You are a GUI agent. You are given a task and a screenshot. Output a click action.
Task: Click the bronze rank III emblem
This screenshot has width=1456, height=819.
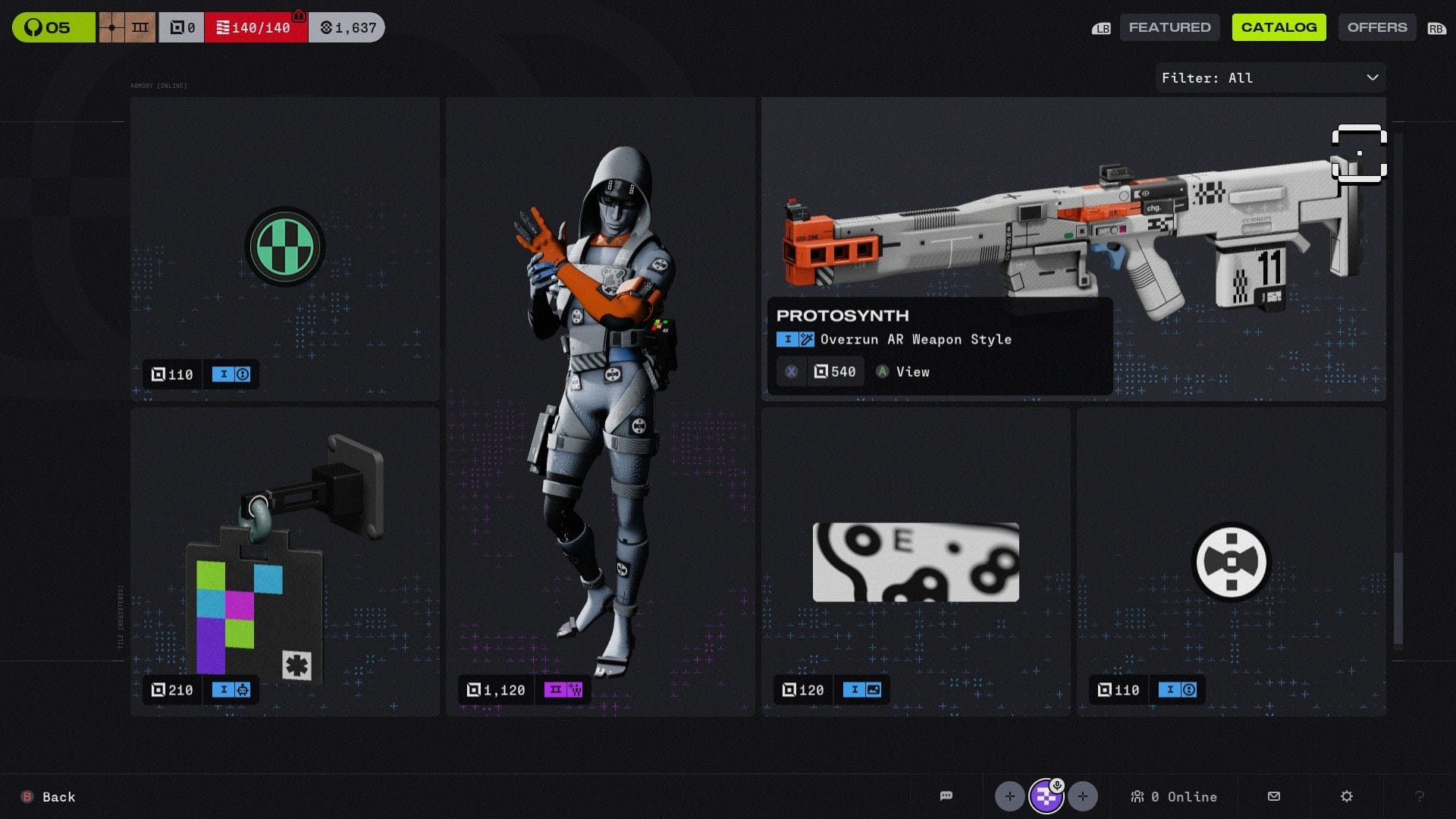(126, 27)
